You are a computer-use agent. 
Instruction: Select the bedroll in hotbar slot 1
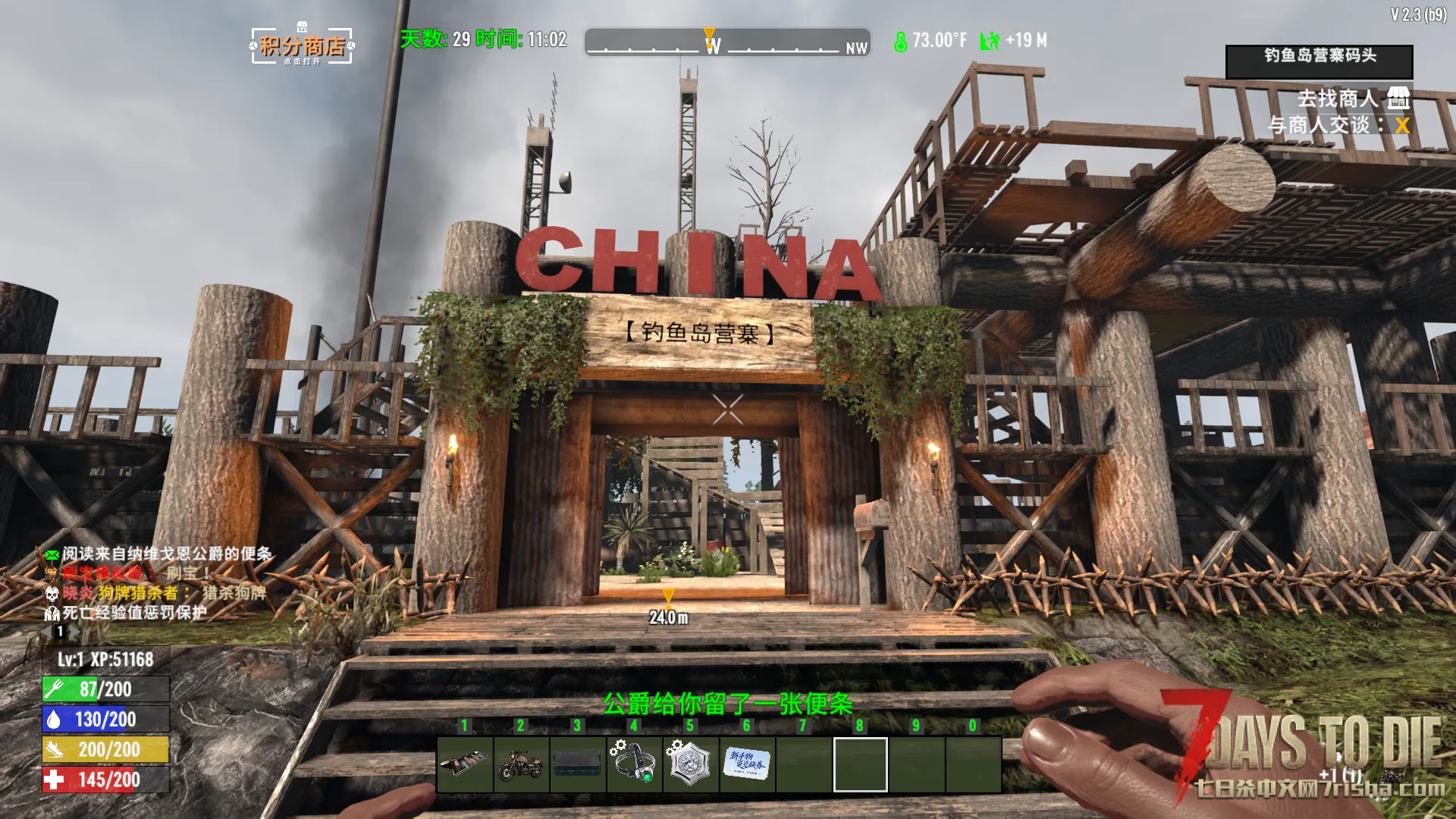[x=465, y=764]
